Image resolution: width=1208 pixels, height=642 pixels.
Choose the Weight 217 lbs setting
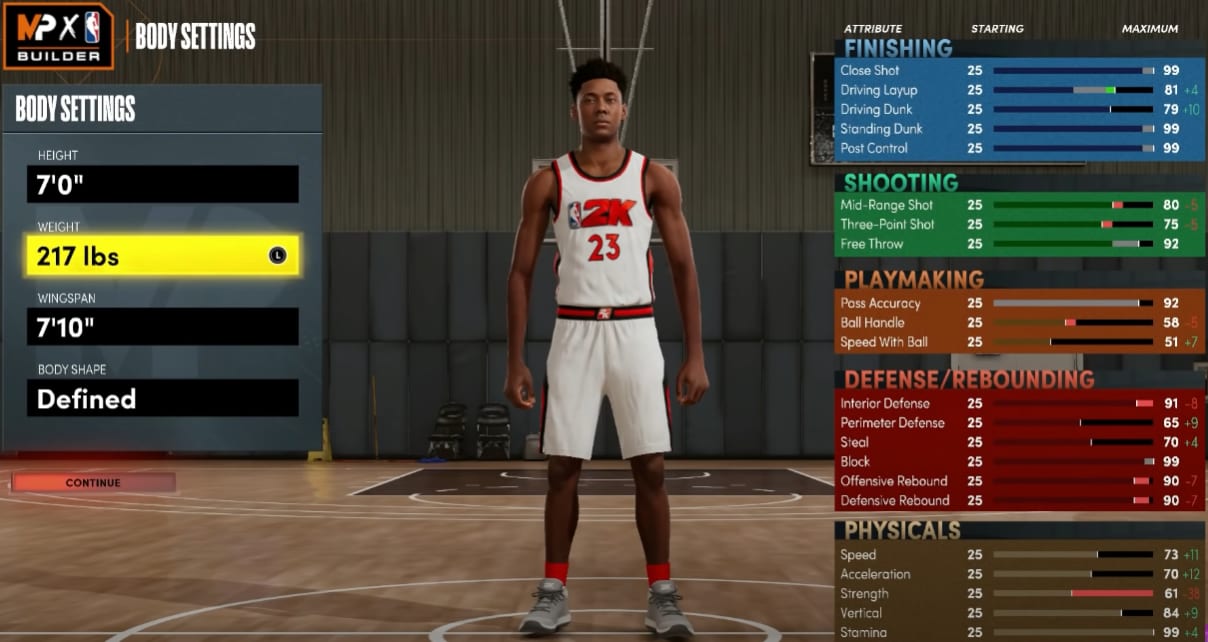[162, 256]
